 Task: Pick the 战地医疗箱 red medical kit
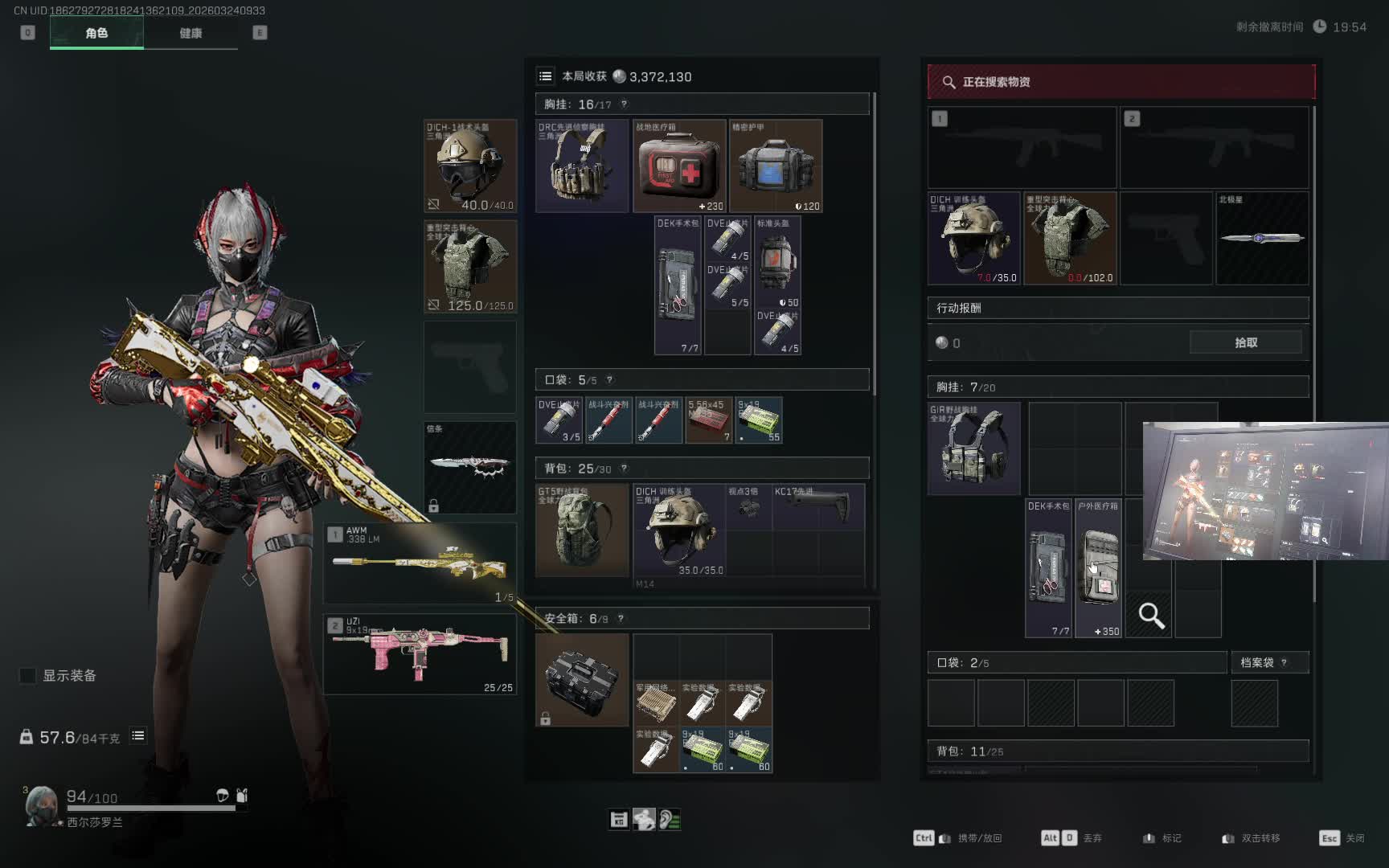[x=679, y=166]
